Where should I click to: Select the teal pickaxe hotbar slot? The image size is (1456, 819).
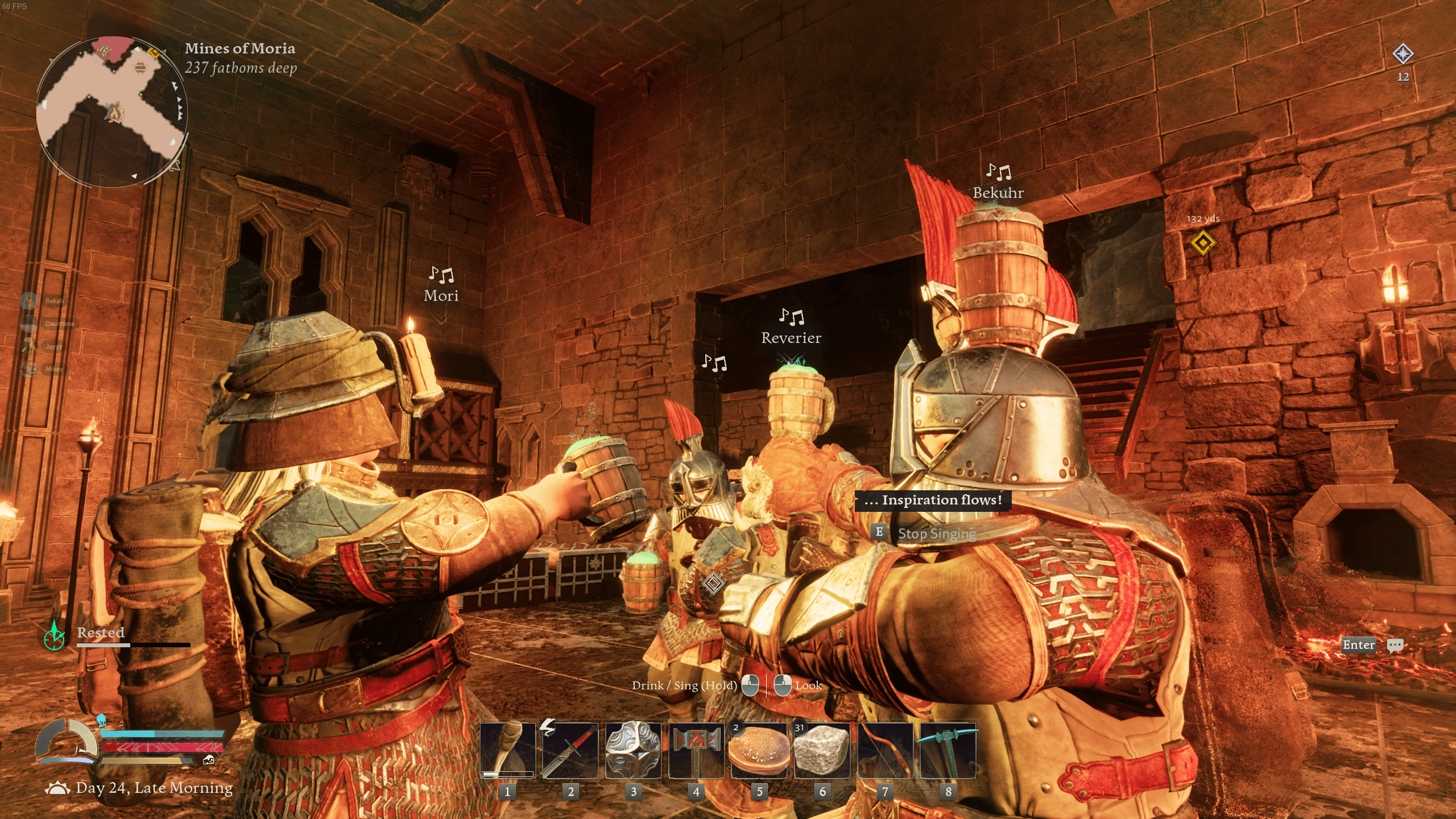[948, 751]
